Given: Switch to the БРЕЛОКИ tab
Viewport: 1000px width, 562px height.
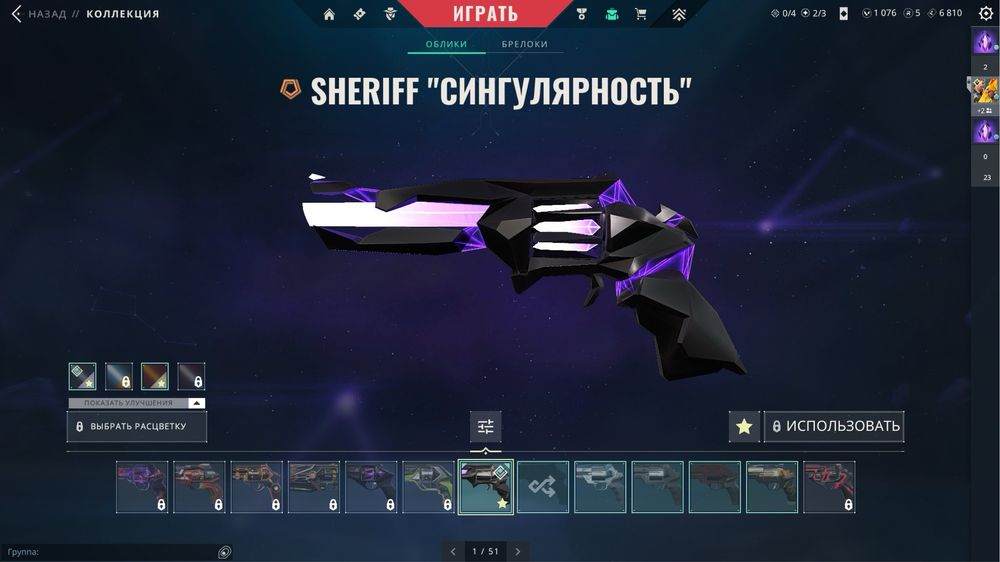Looking at the screenshot, I should click(x=525, y=45).
